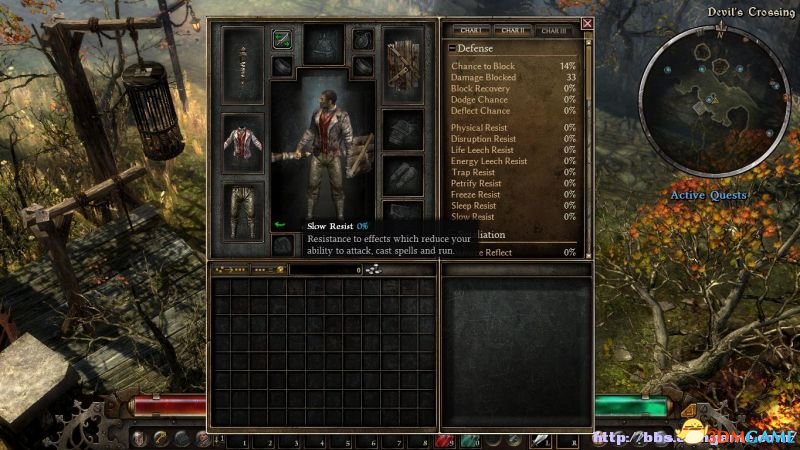Collapse the Defense section header

(453, 48)
